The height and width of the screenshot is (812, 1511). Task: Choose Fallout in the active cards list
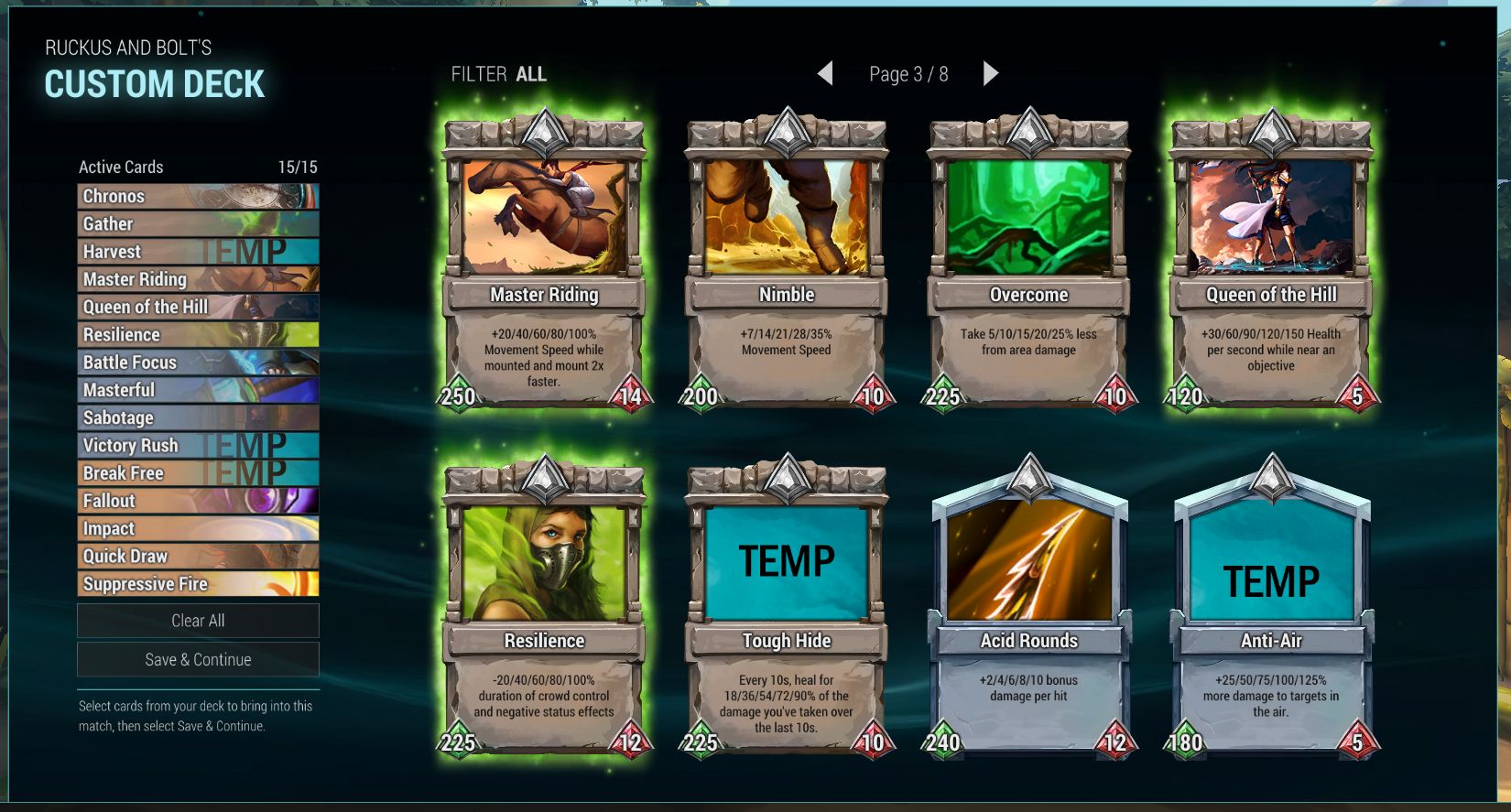[x=198, y=501]
